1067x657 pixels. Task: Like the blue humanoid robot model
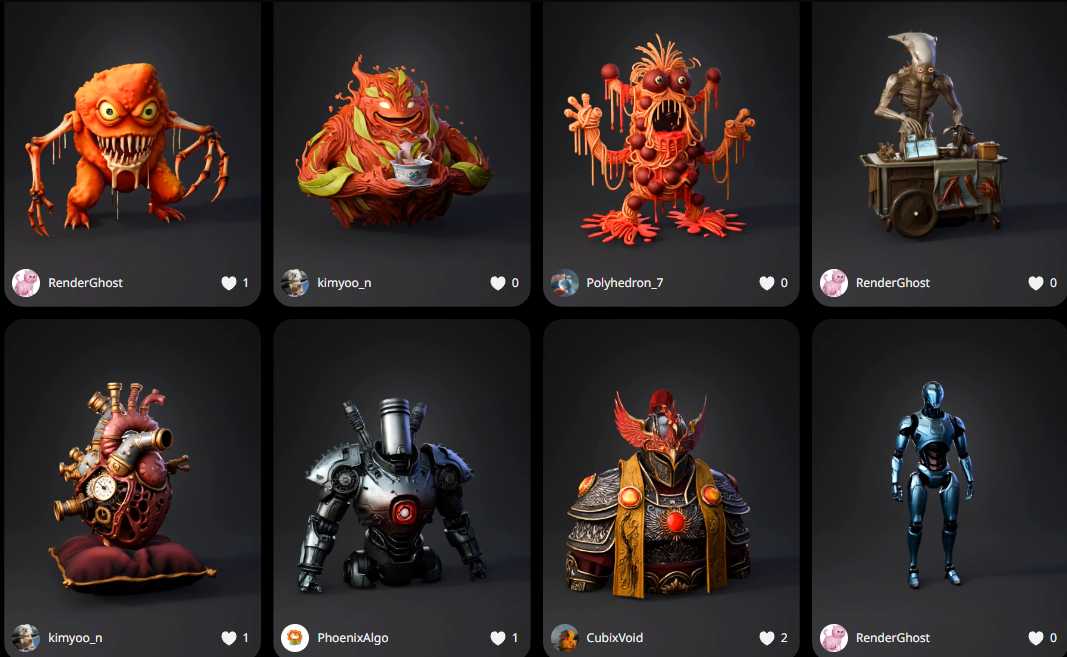click(x=1036, y=638)
